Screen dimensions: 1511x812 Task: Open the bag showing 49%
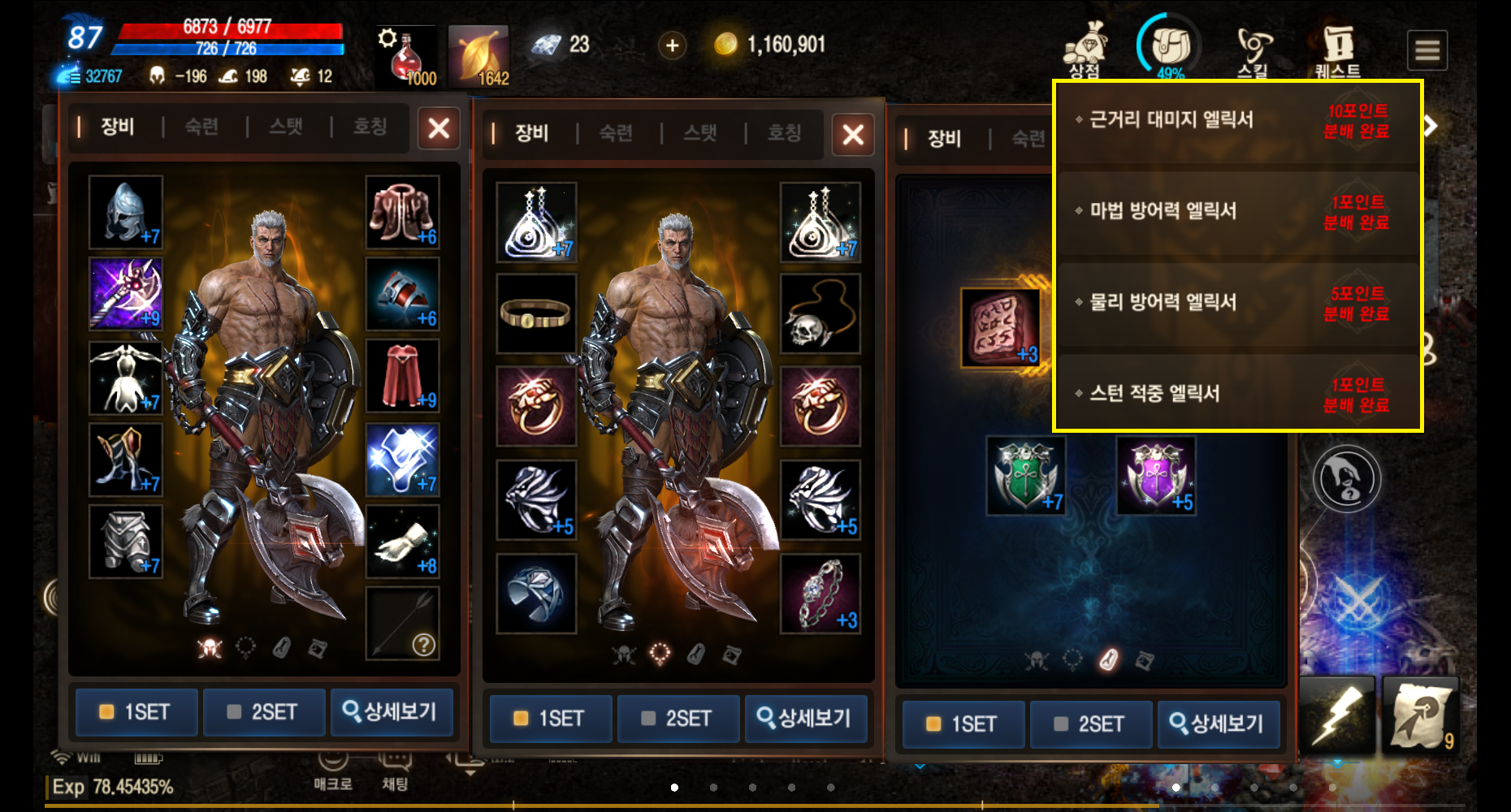pyautogui.click(x=1169, y=47)
